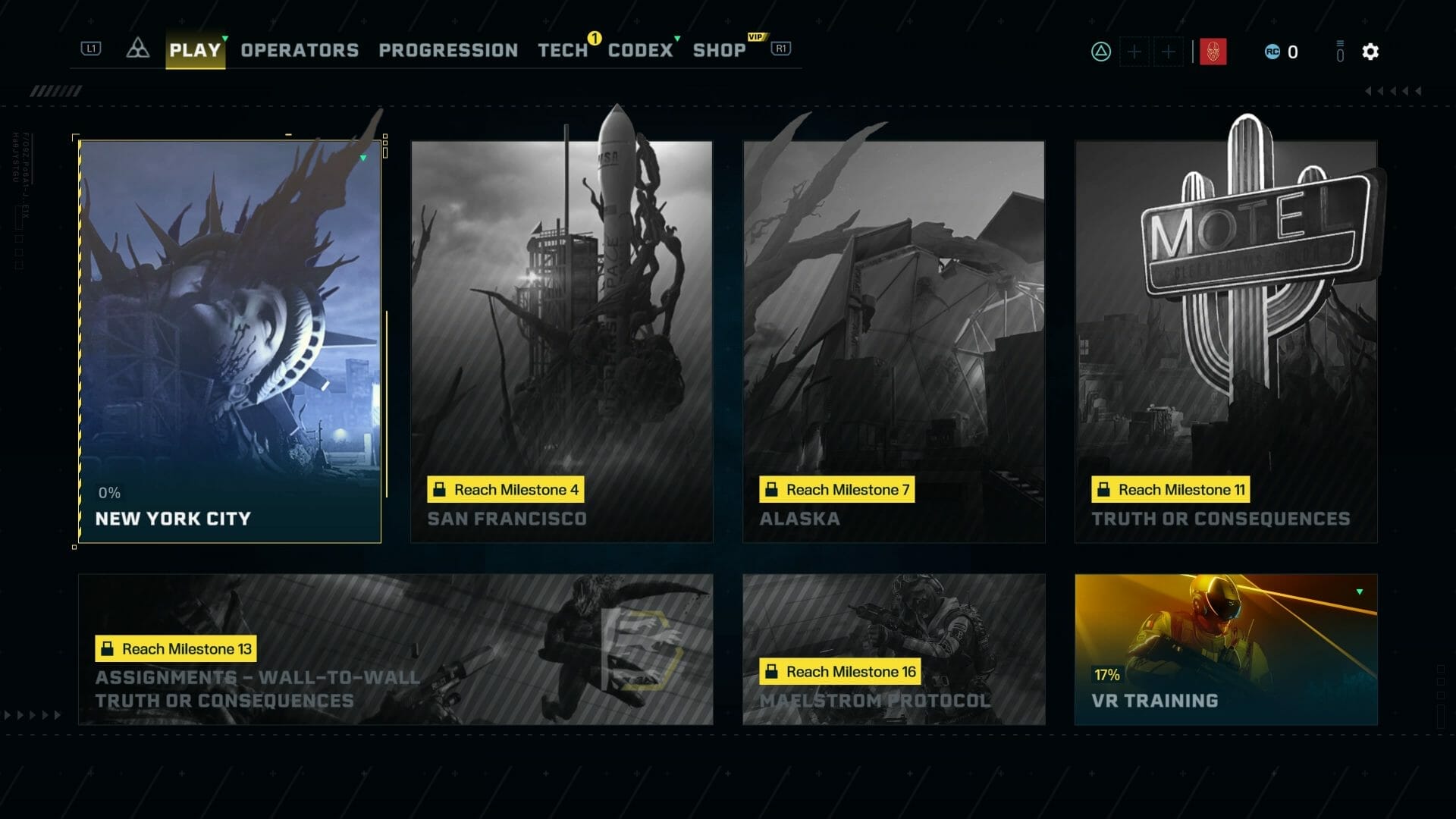Click the triangle logo home icon
Screen dimensions: 1456x819
coord(137,49)
